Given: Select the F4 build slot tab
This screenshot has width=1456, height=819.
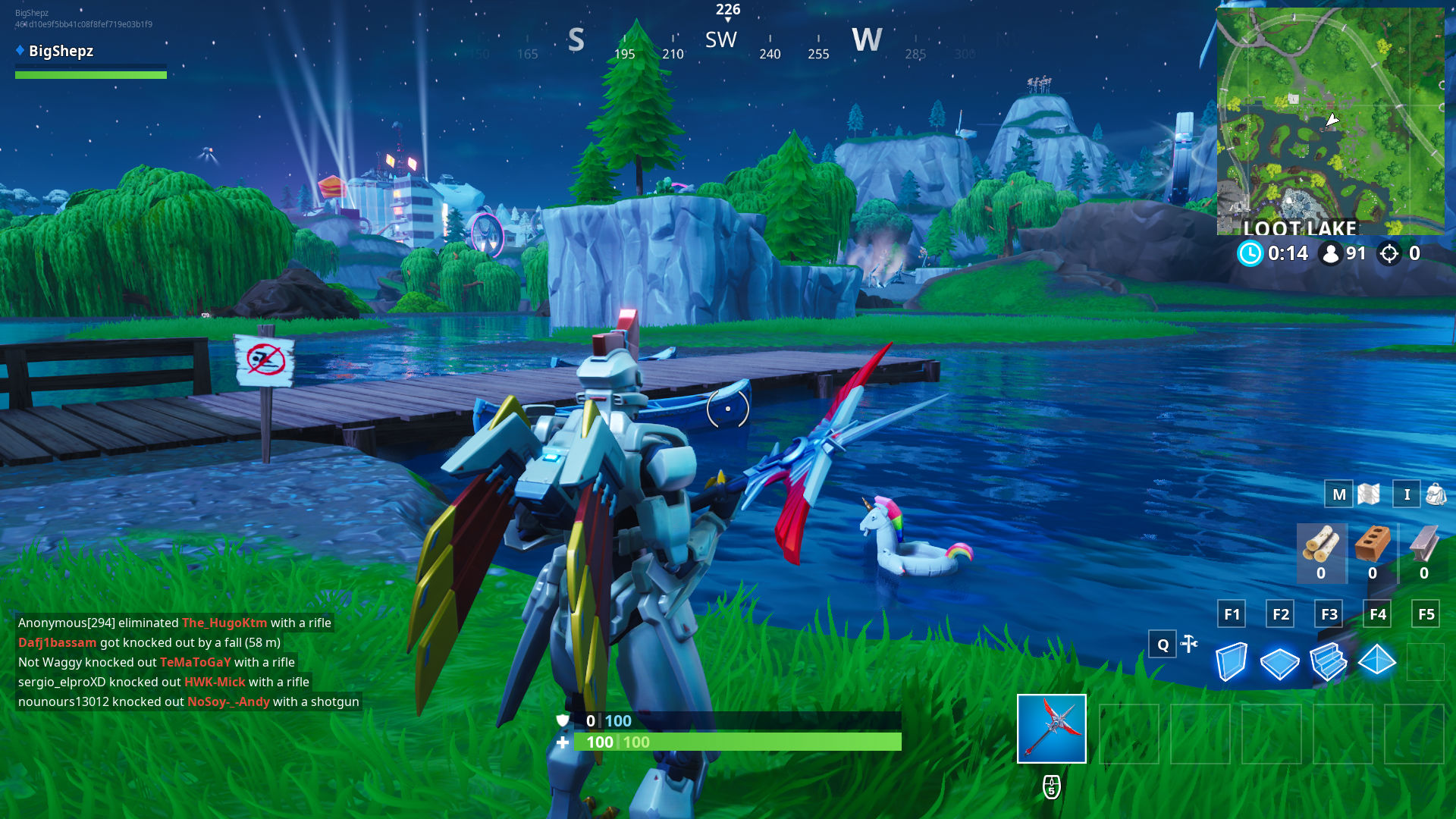Looking at the screenshot, I should (x=1378, y=614).
